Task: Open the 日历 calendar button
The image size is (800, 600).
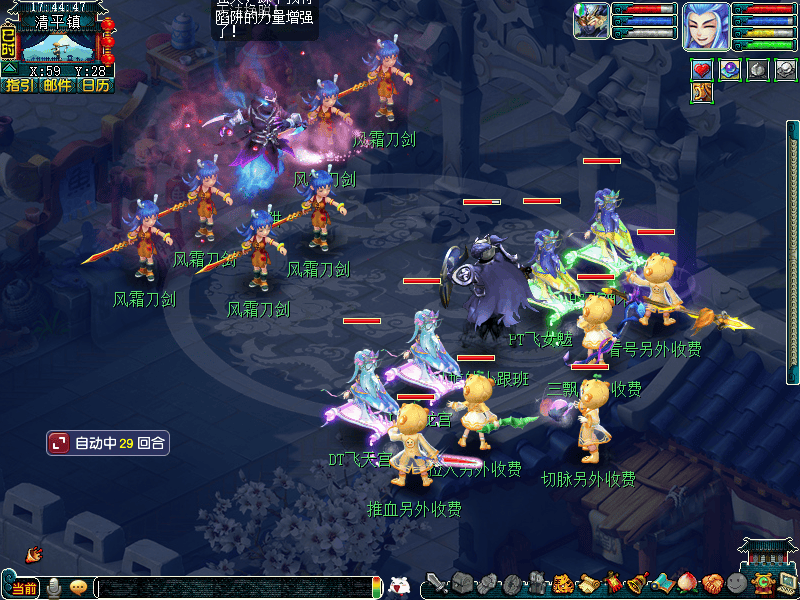Action: coord(95,86)
